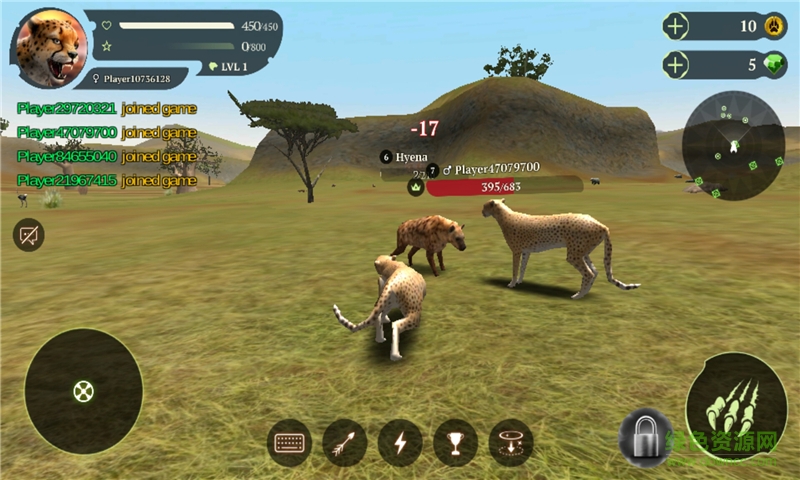Screen dimensions: 800x480
Task: Toggle the chat visibility icon
Action: coord(29,236)
